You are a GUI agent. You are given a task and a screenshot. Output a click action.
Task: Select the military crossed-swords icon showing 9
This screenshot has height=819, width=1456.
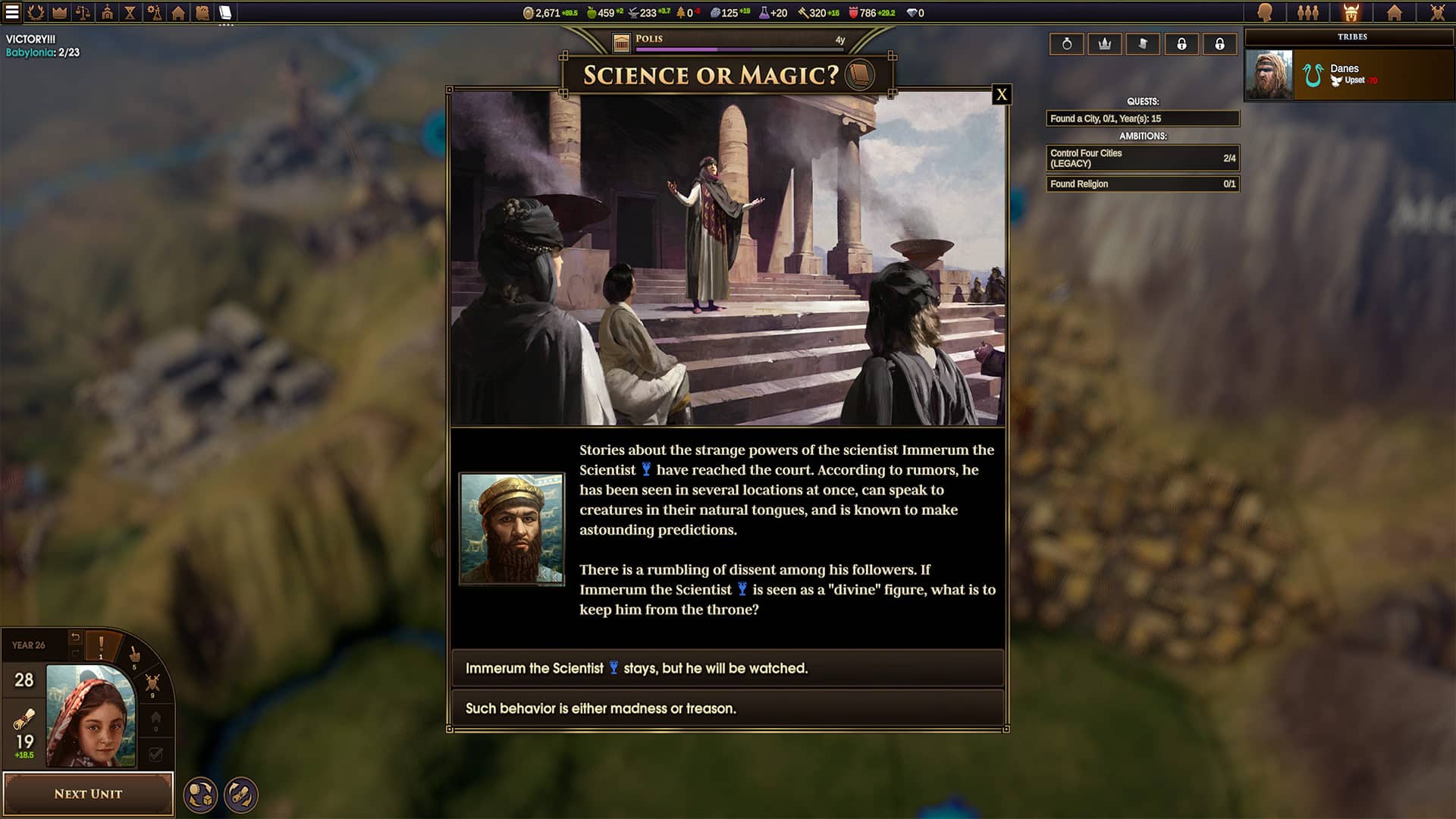tap(153, 683)
